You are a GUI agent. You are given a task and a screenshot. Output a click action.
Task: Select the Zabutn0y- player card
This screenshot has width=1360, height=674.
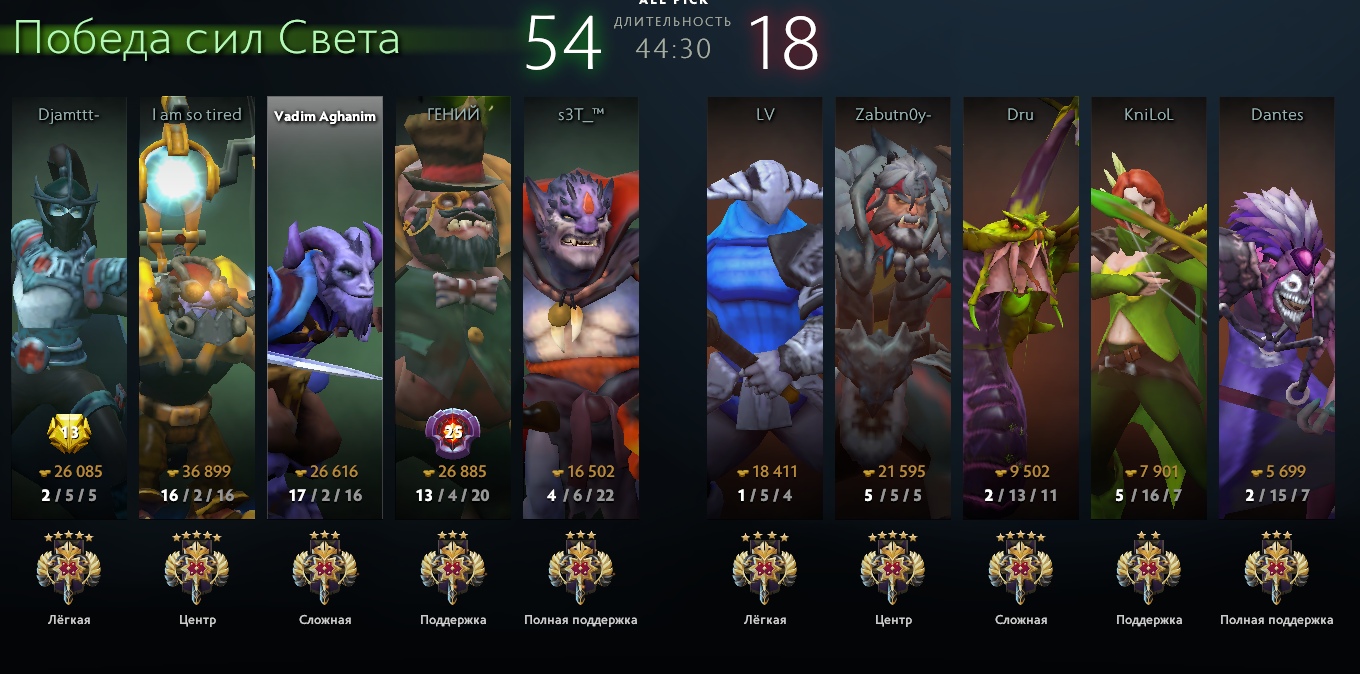coord(893,300)
